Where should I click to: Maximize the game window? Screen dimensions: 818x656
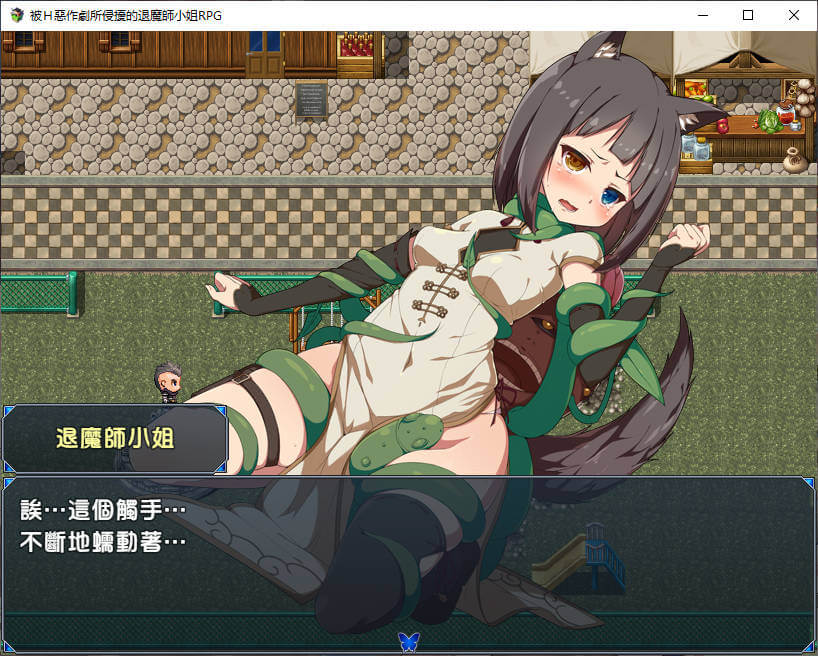pyautogui.click(x=748, y=15)
